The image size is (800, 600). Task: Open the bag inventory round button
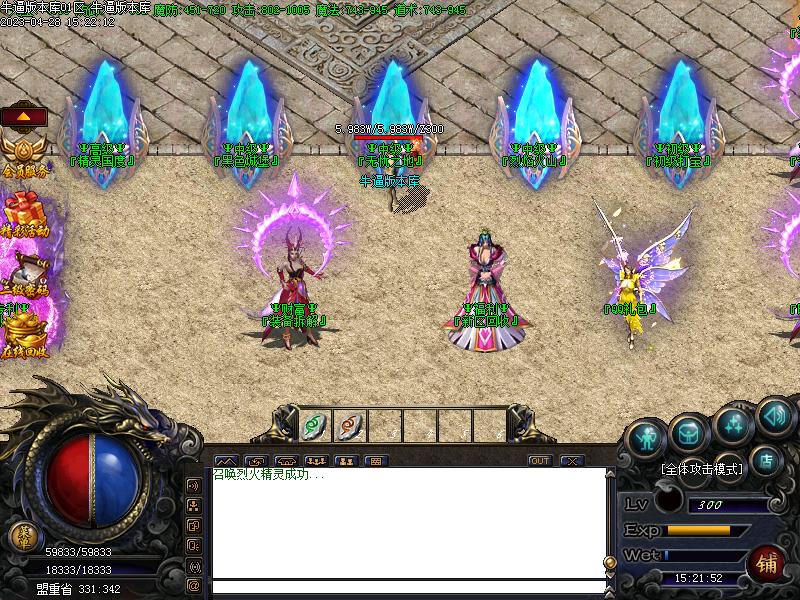689,431
